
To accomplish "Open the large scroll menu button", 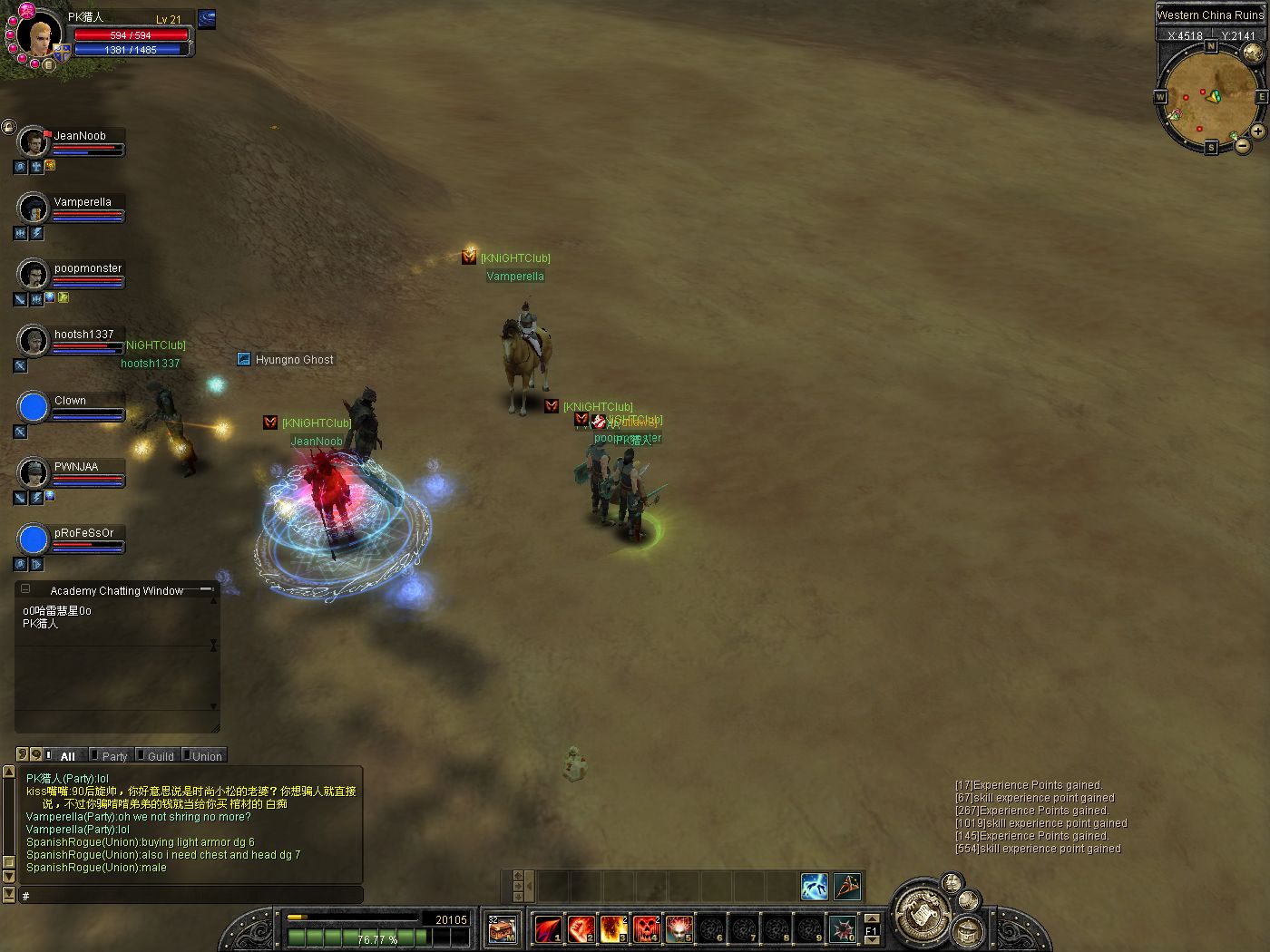I will tap(922, 913).
